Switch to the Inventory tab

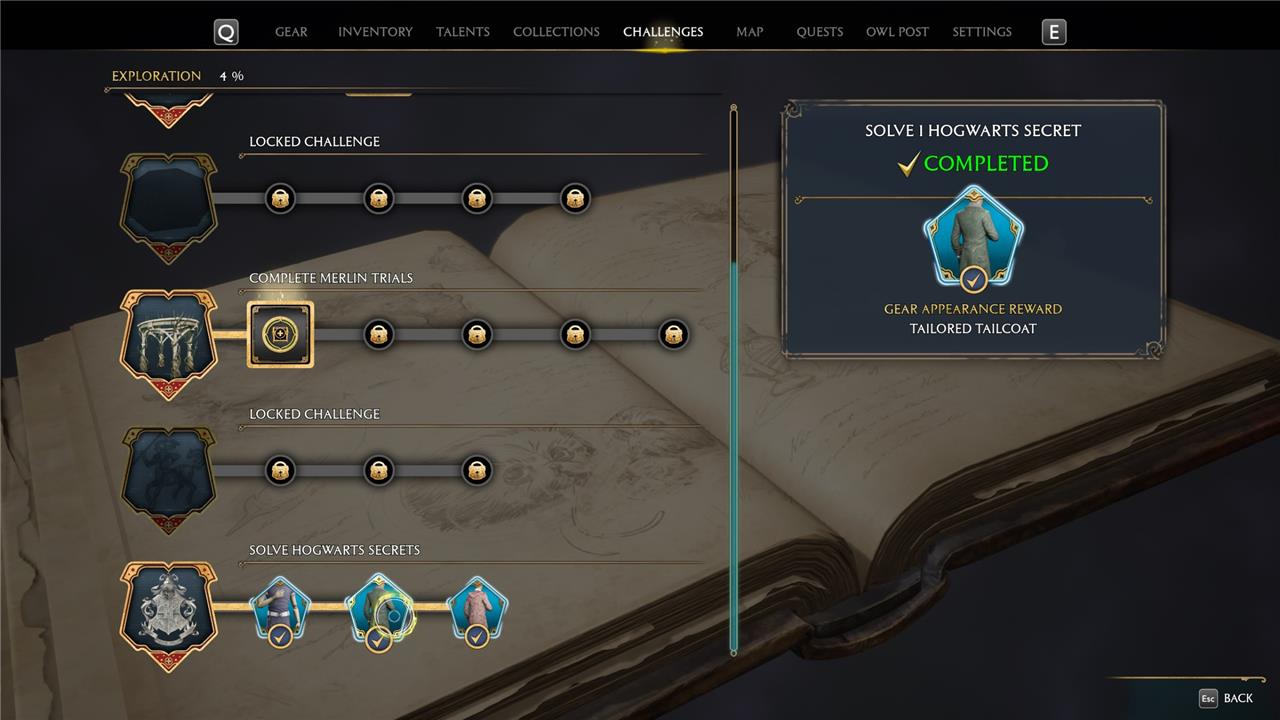pos(375,32)
